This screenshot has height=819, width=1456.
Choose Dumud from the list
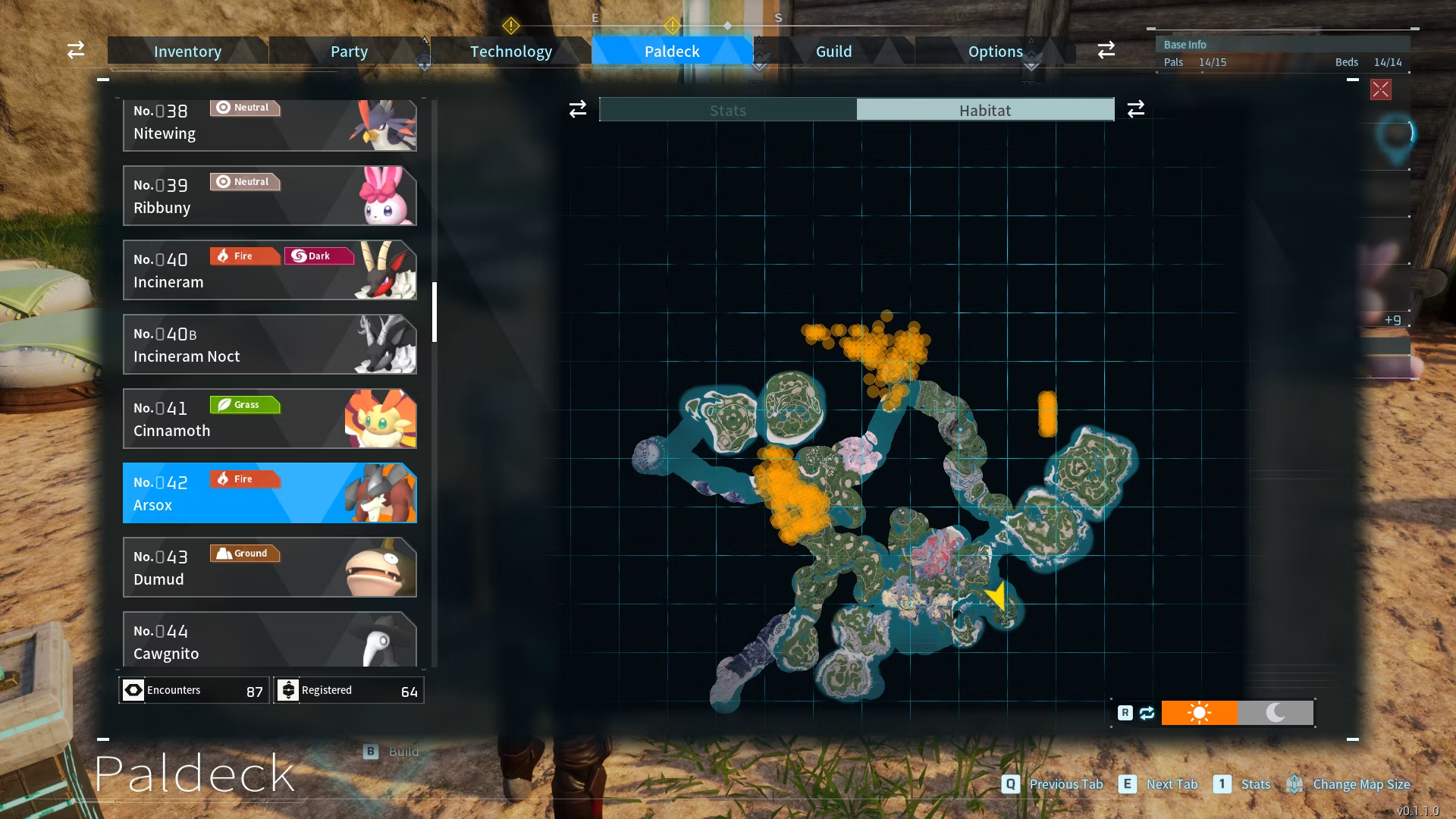(269, 567)
